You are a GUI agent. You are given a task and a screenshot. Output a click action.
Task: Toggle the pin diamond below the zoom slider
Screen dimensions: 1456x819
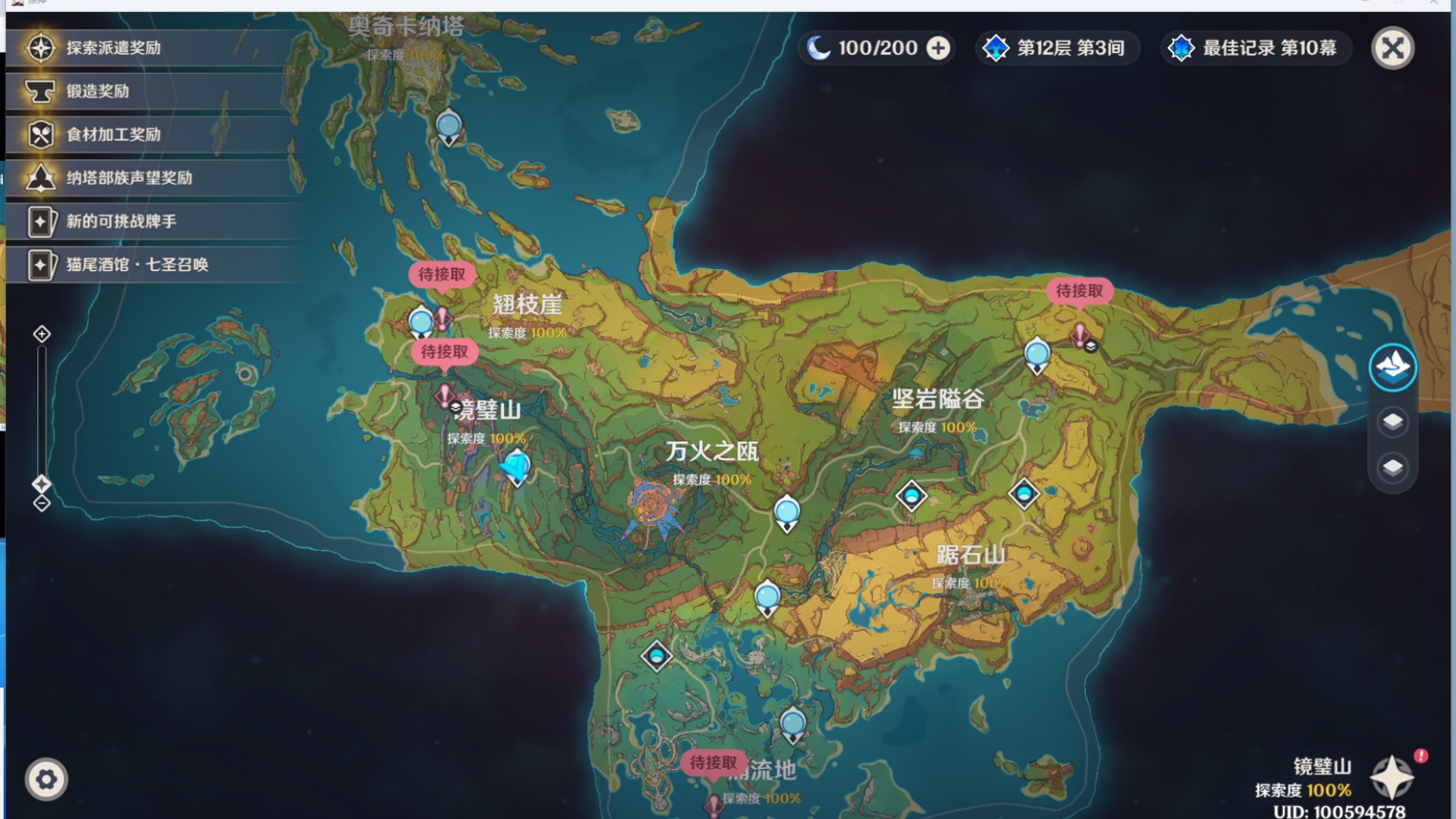(42, 483)
